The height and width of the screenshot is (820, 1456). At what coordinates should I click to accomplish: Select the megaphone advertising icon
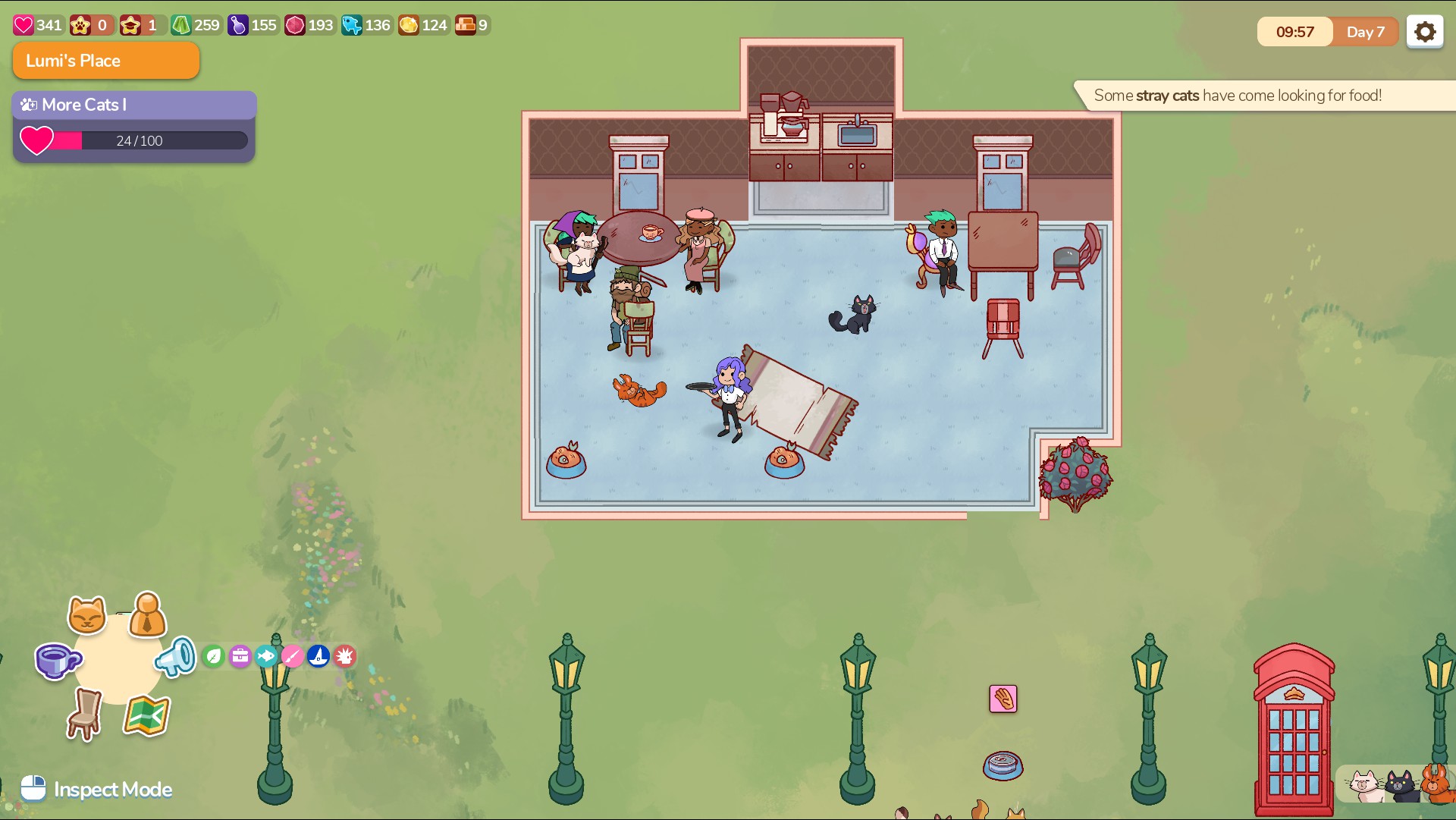click(x=176, y=657)
